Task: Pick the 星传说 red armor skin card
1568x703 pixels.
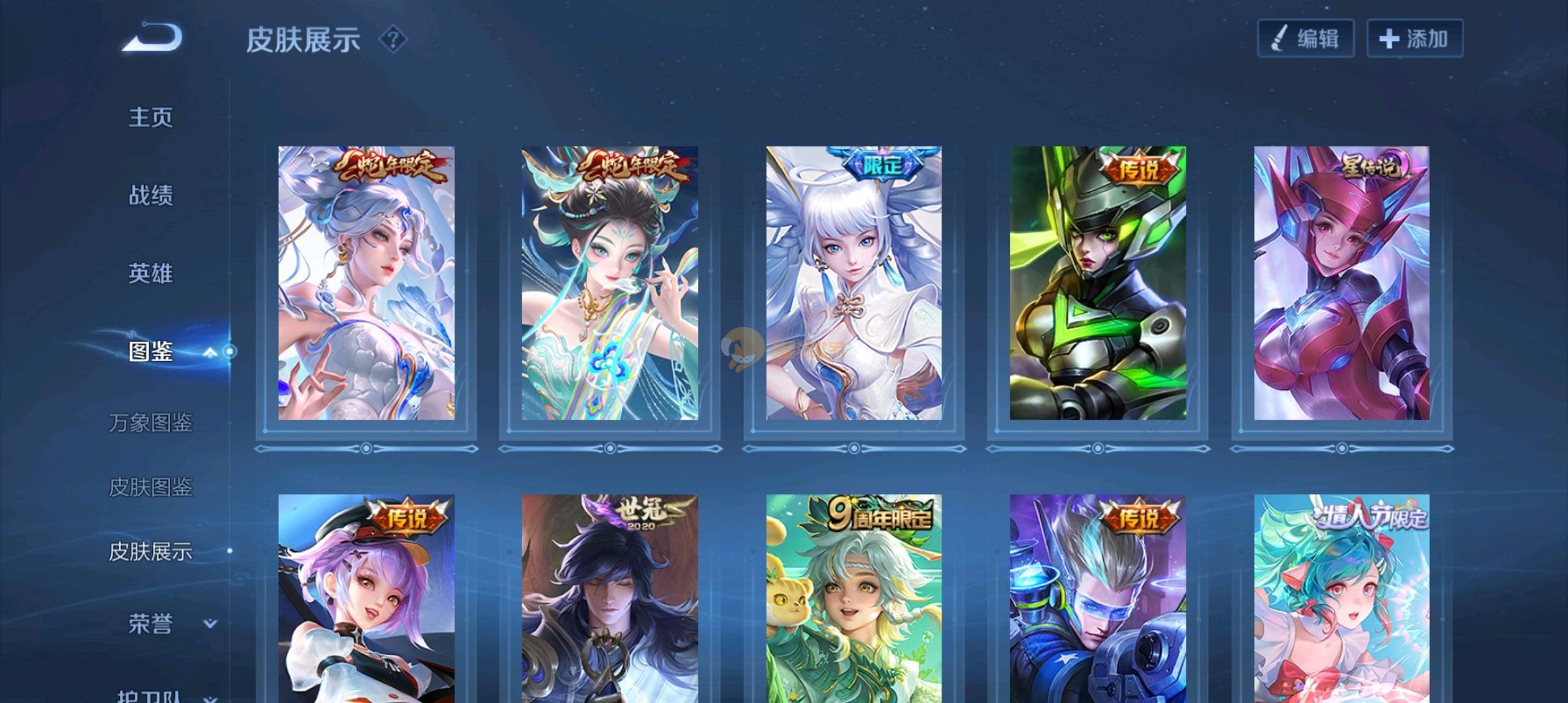Action: (1341, 283)
